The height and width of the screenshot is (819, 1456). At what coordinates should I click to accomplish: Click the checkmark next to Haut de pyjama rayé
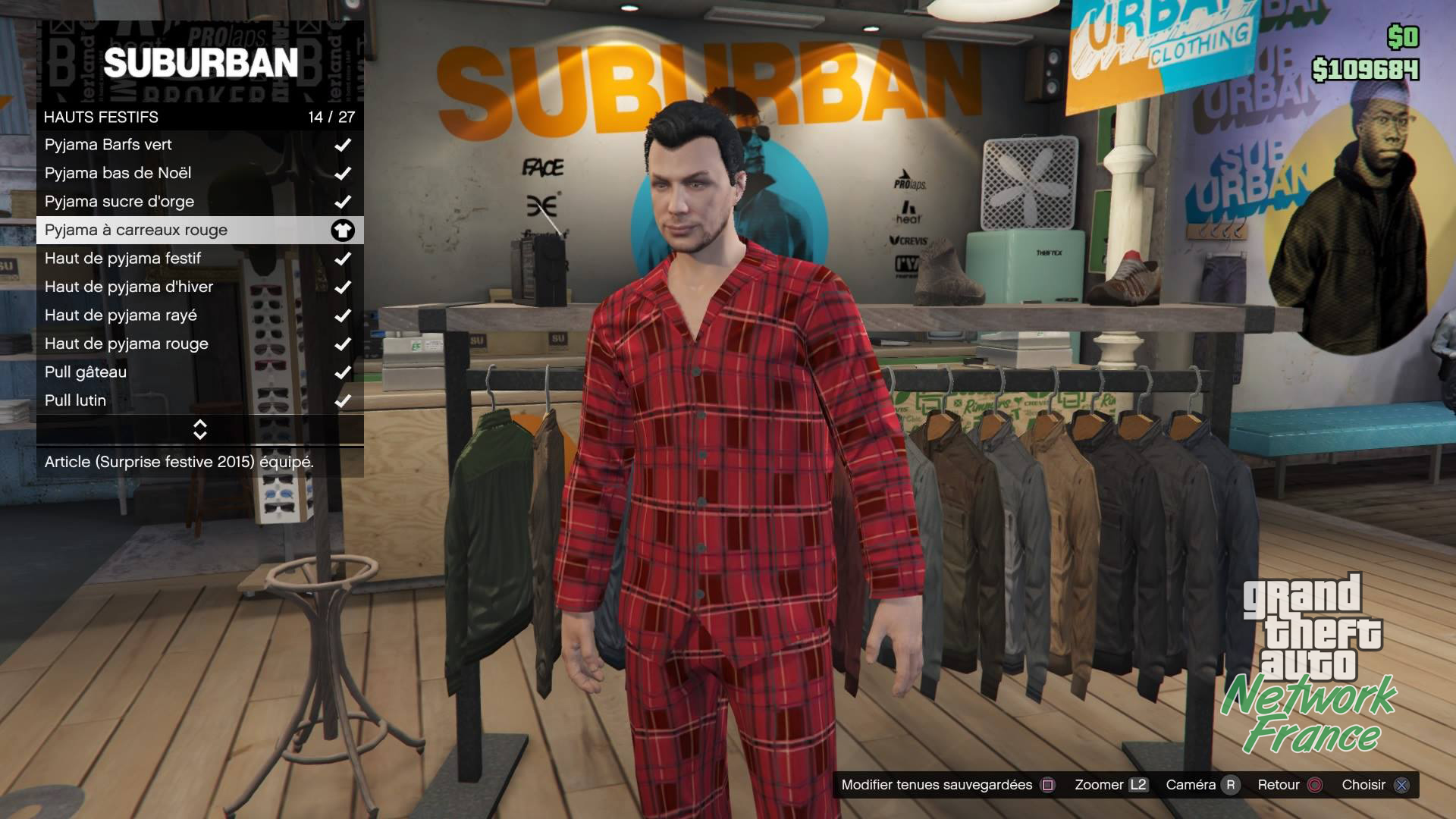(x=344, y=315)
